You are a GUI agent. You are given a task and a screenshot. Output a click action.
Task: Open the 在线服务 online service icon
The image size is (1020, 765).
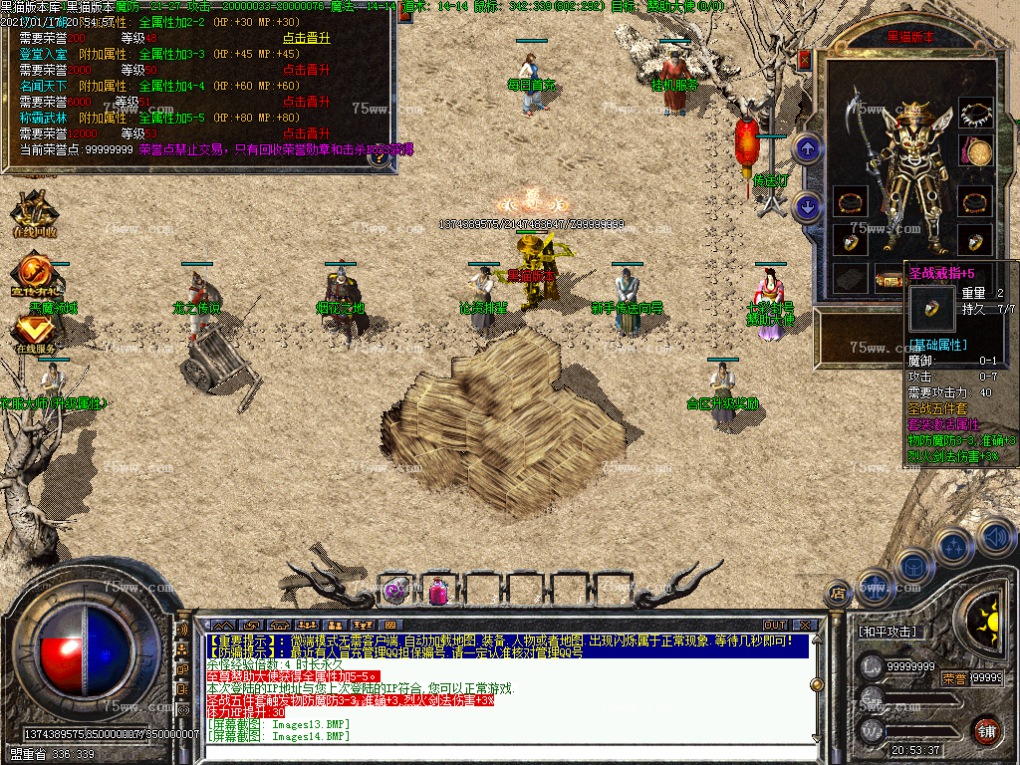34,330
